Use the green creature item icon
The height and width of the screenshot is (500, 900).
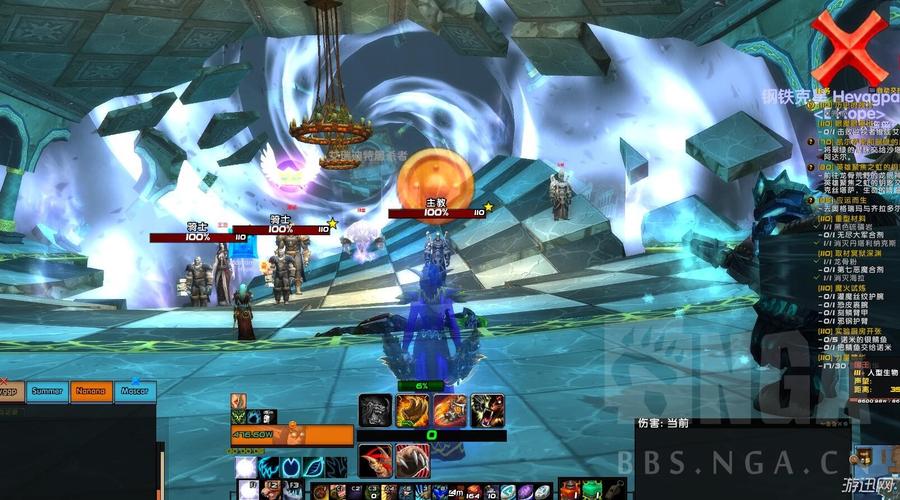(x=594, y=490)
